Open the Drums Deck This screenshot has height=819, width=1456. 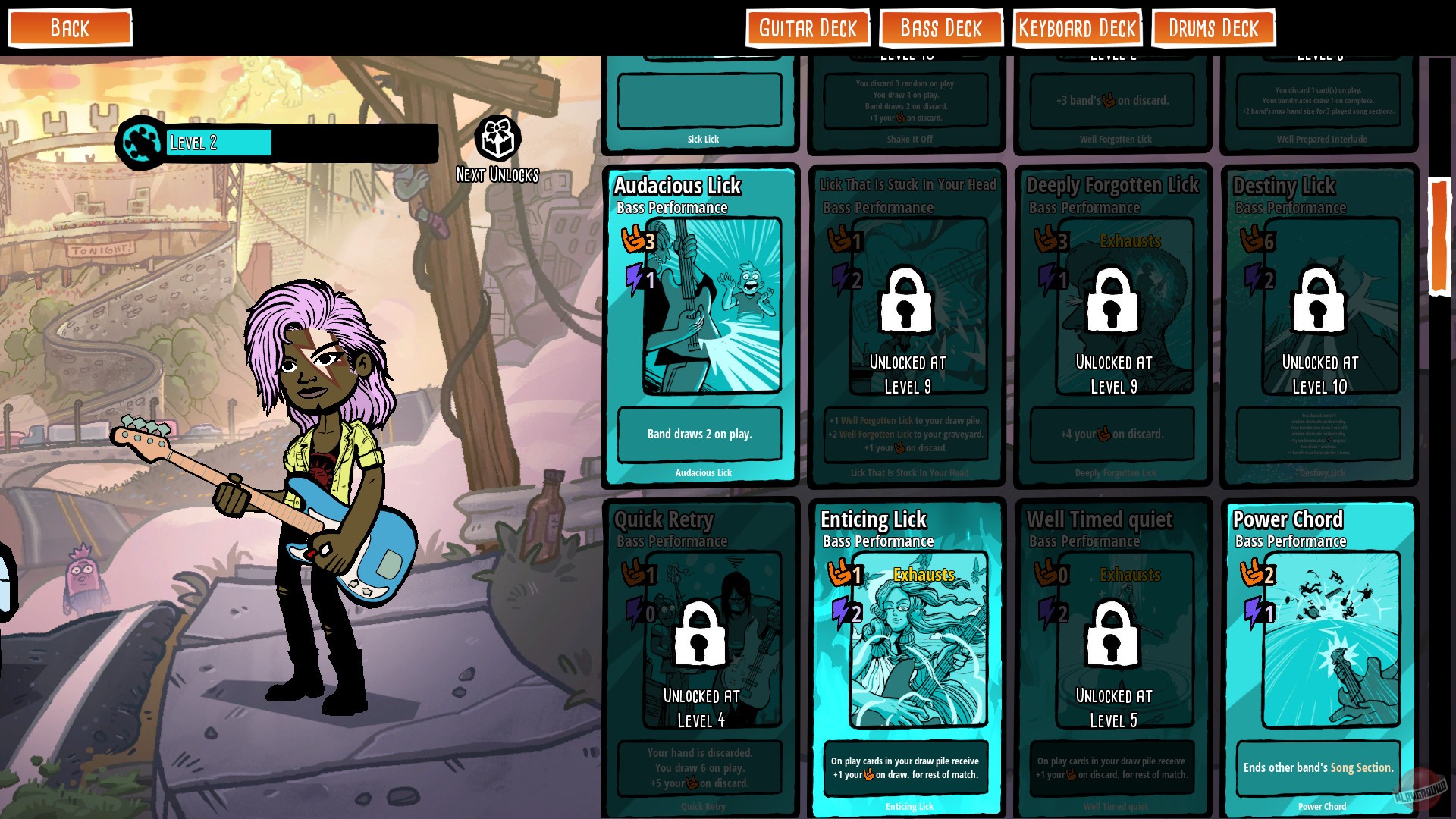click(1212, 28)
